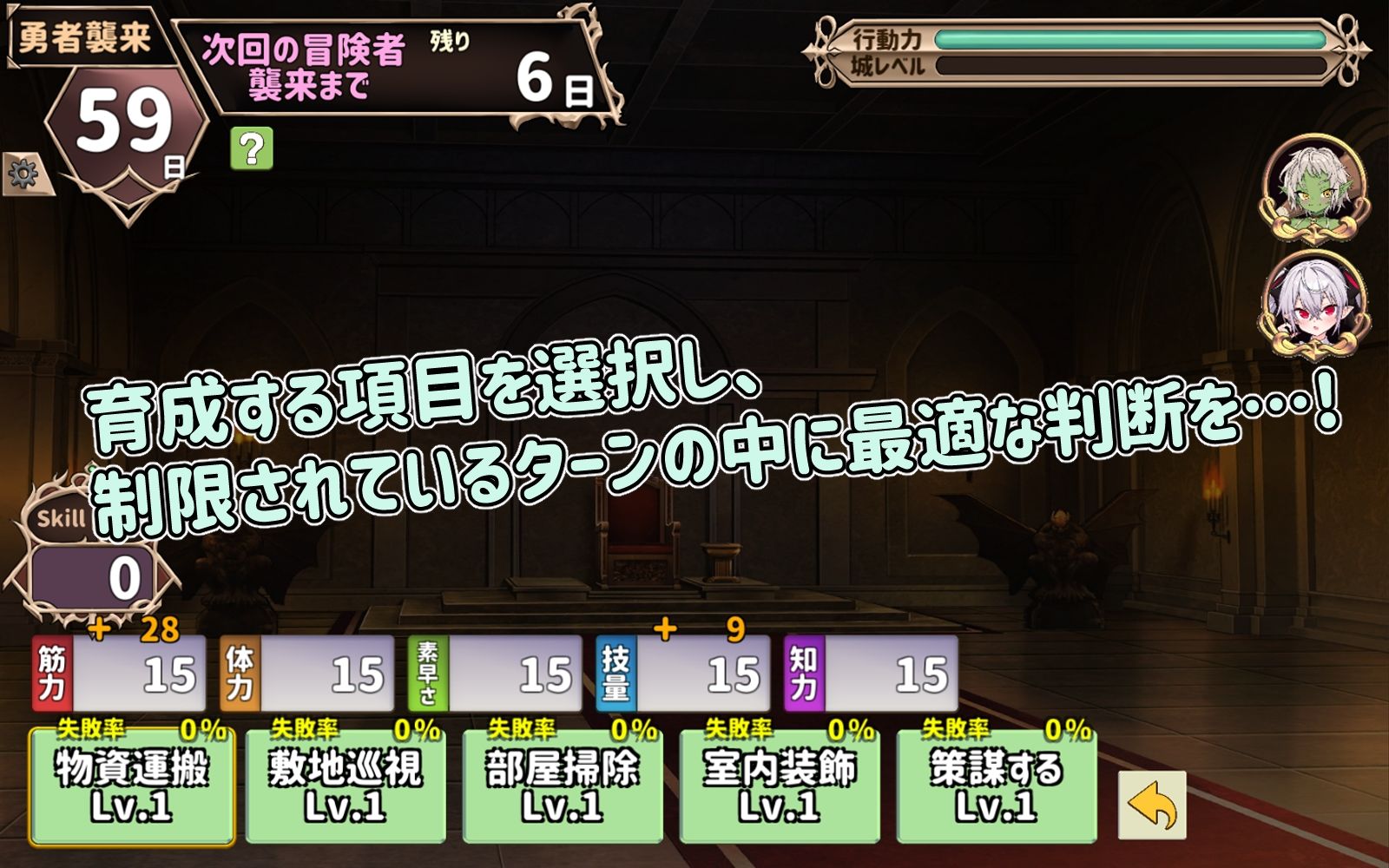Choose the 敷地巡視 Lv.1 action
The width and height of the screenshot is (1389, 868).
[347, 786]
